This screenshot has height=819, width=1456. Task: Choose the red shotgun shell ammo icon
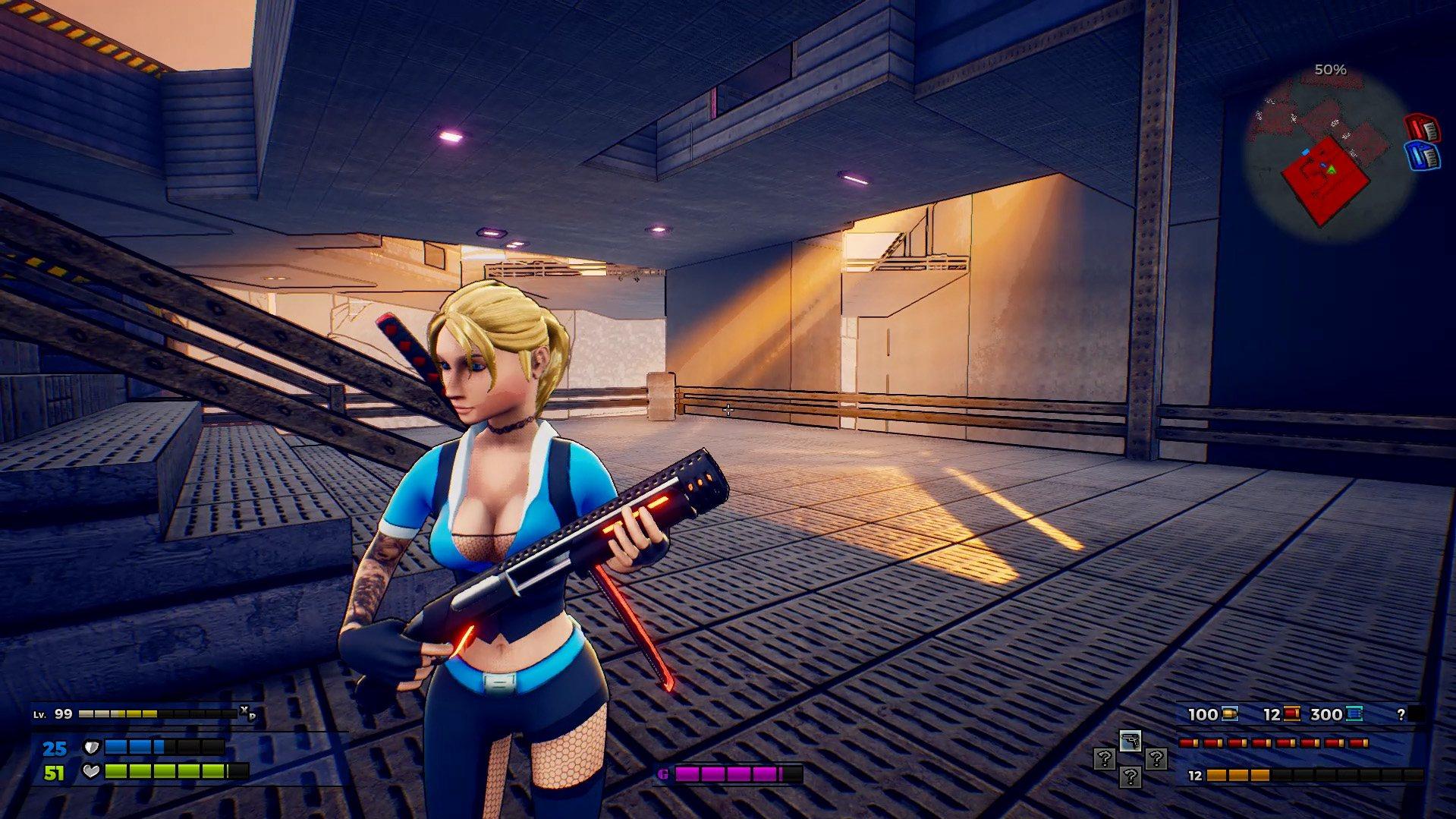[x=1291, y=713]
